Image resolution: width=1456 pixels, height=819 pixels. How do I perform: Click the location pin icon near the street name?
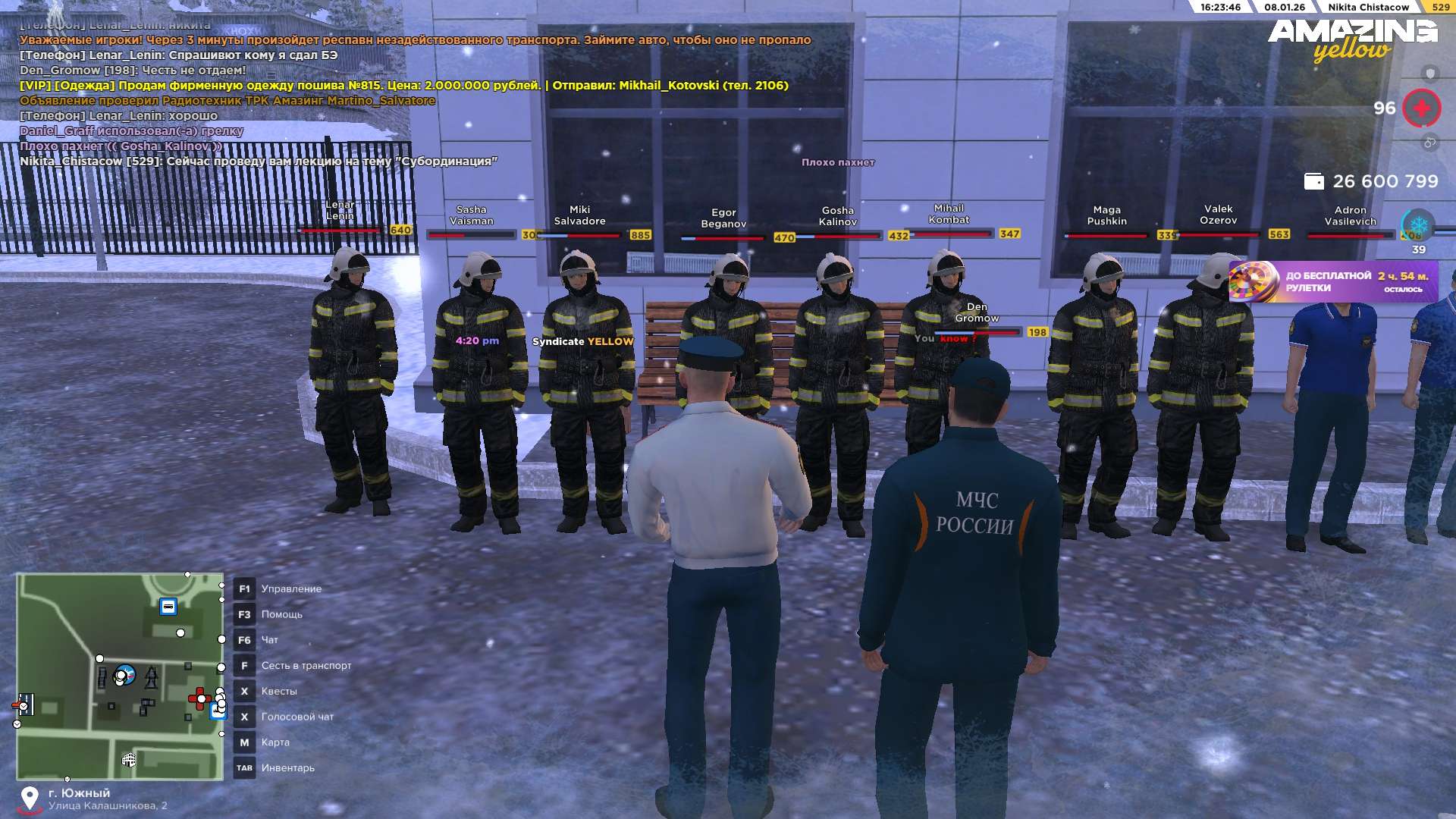[x=30, y=798]
